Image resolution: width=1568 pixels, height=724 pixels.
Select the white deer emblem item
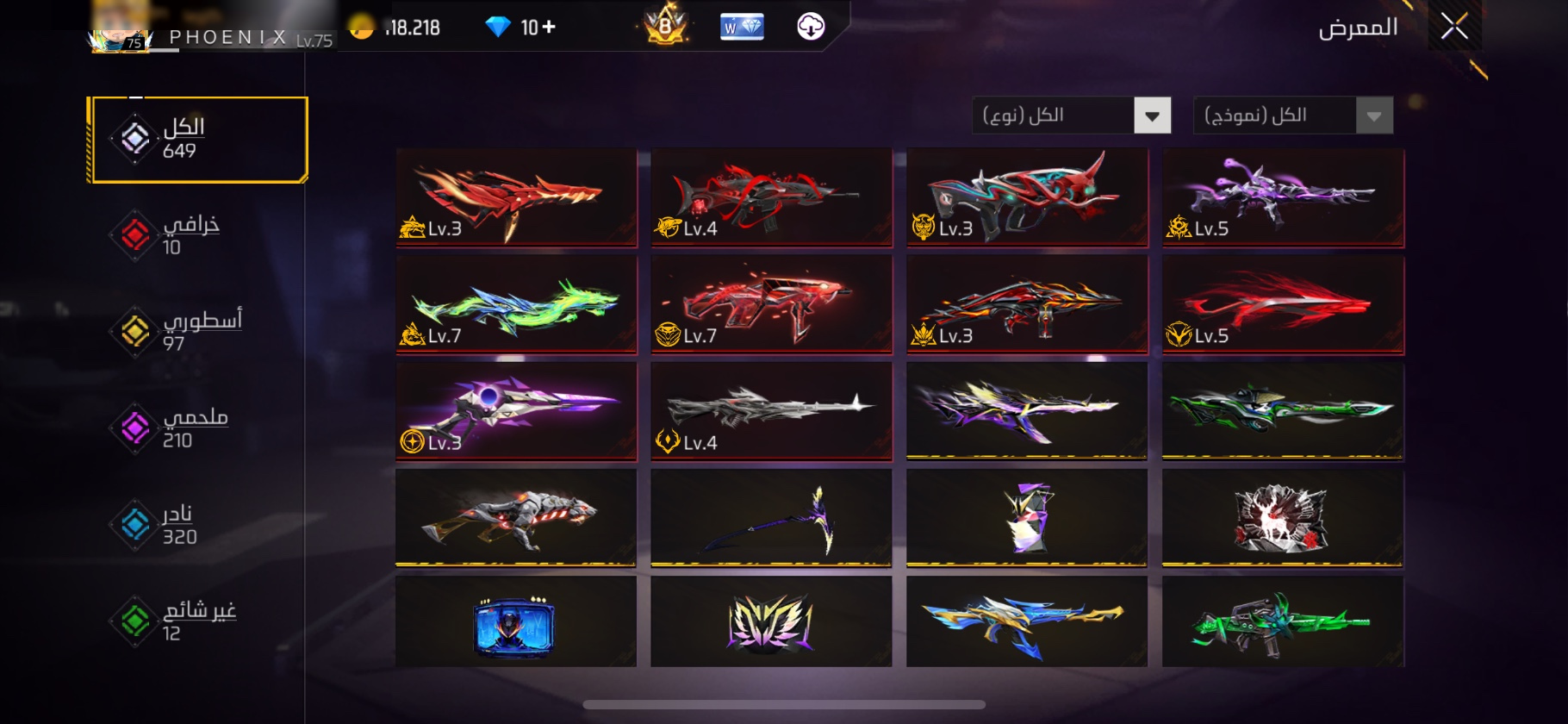pyautogui.click(x=1283, y=518)
